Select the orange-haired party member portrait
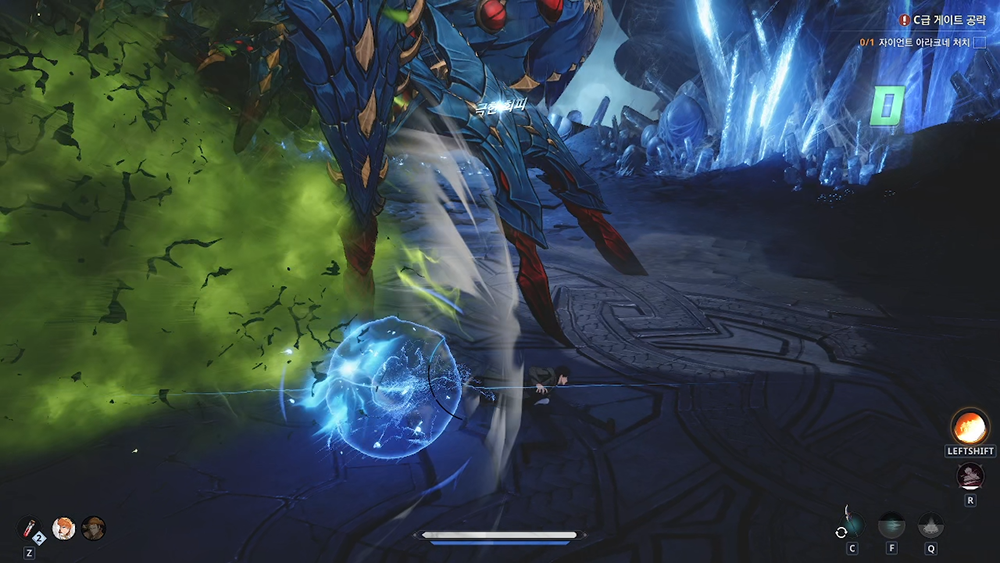 pyautogui.click(x=64, y=528)
